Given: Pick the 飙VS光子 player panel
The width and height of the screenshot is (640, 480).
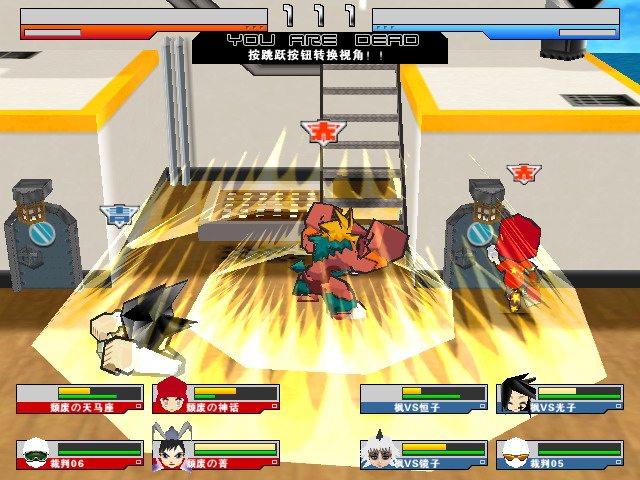Looking at the screenshot, I should [559, 399].
